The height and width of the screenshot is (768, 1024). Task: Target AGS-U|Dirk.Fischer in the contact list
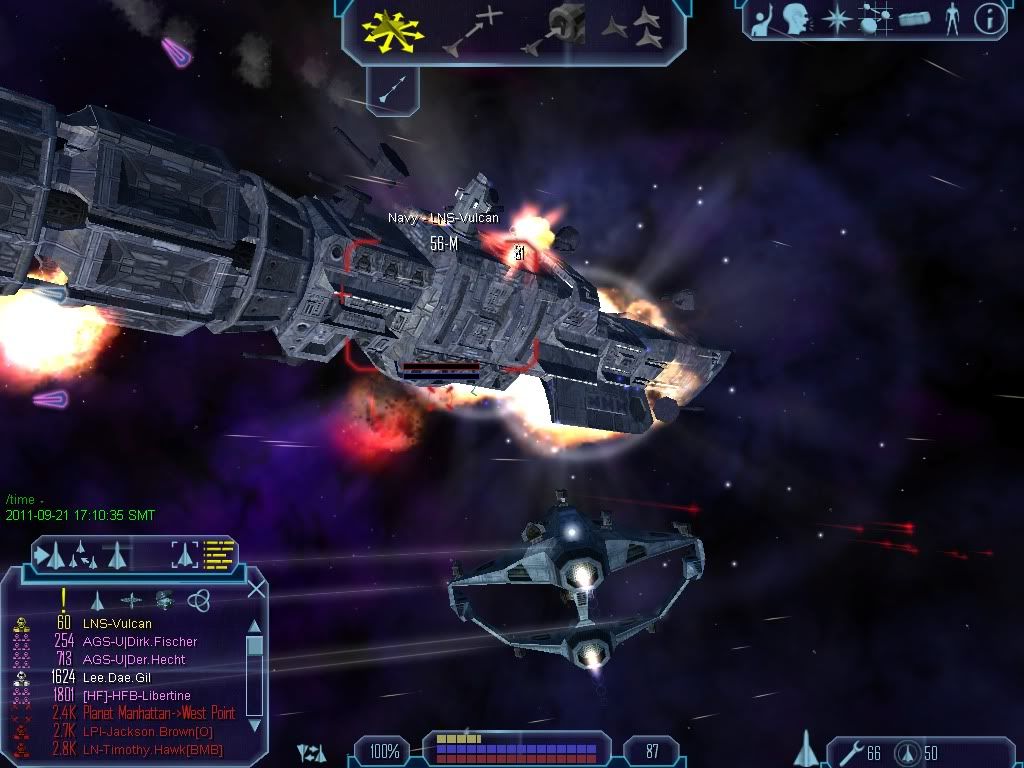[140, 642]
